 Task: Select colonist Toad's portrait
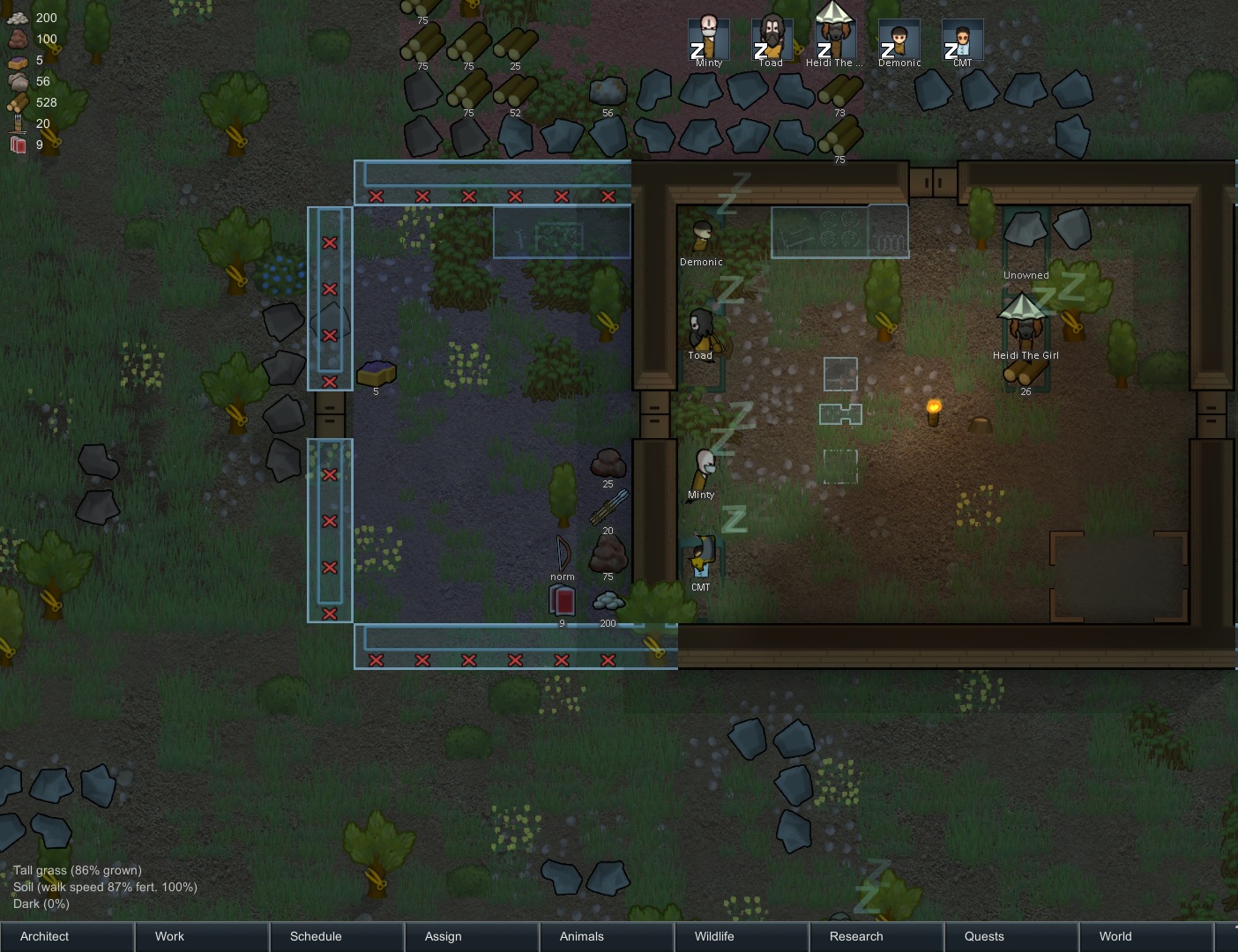coord(772,40)
